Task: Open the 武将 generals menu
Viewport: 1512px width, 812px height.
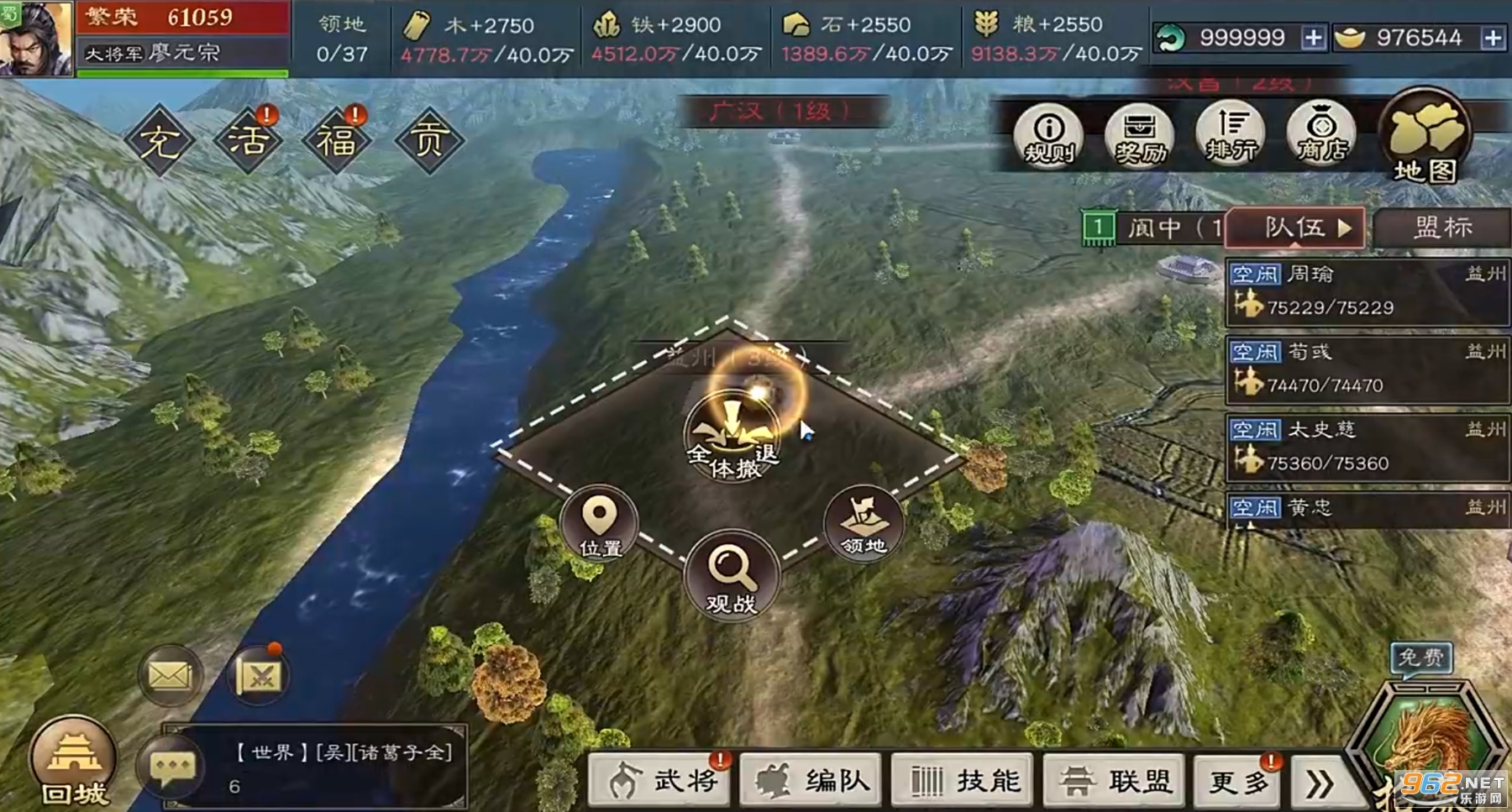Action: click(661, 781)
